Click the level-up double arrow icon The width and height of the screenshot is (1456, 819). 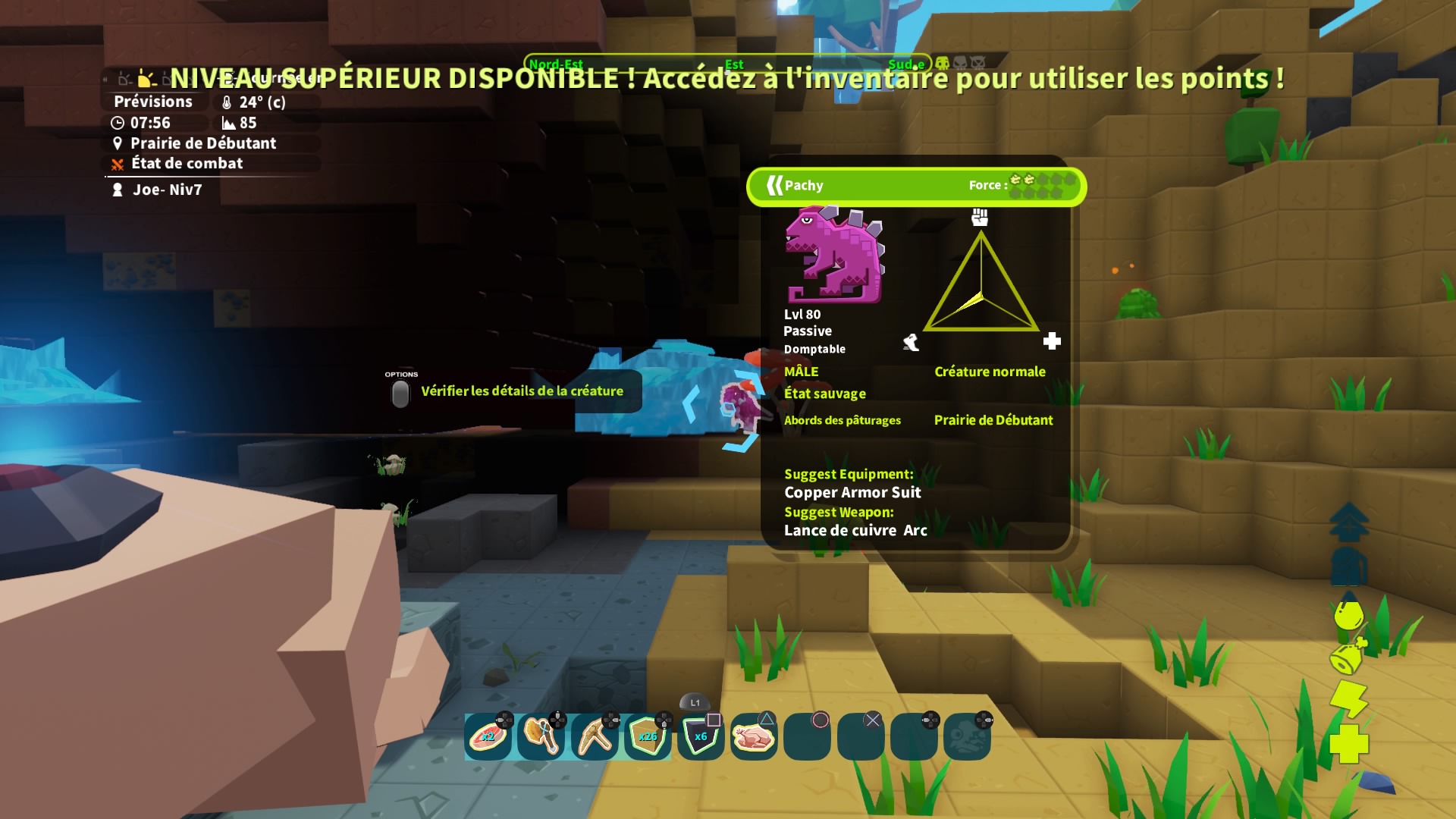[x=1348, y=522]
